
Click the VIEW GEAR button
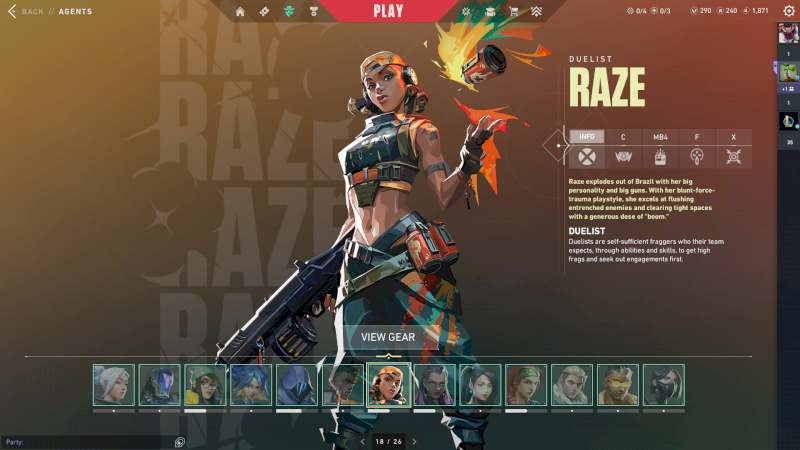click(388, 337)
